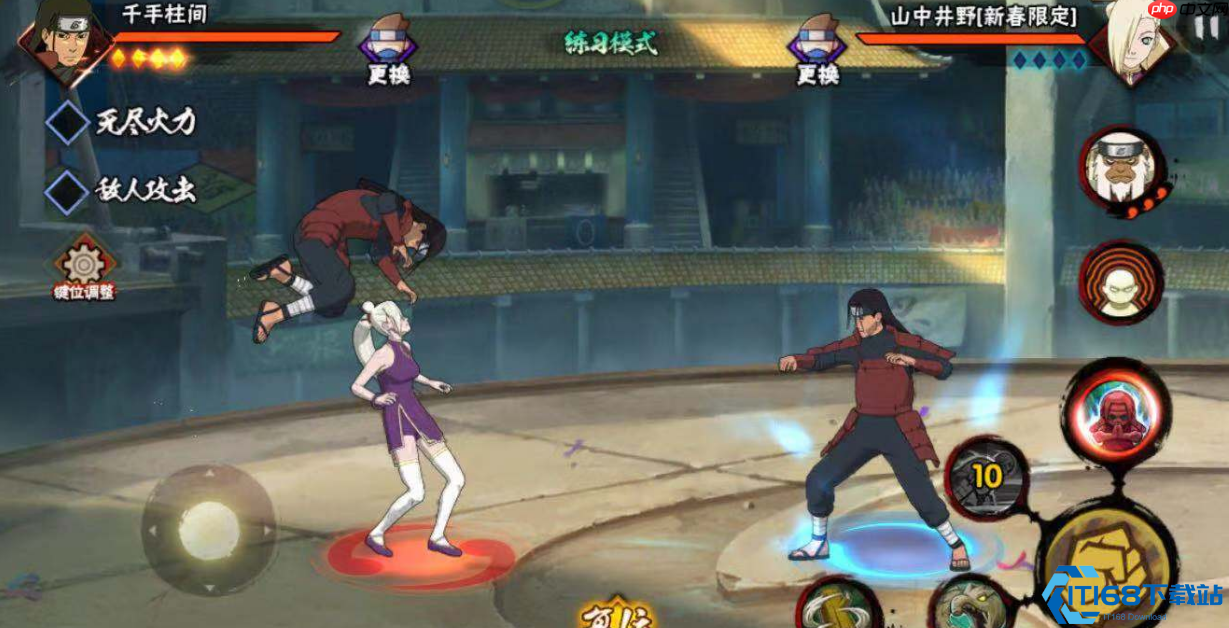Viewport: 1229px width, 628px height.
Task: Tap 更换 beside 山中井野's health bar
Action: [x=817, y=52]
